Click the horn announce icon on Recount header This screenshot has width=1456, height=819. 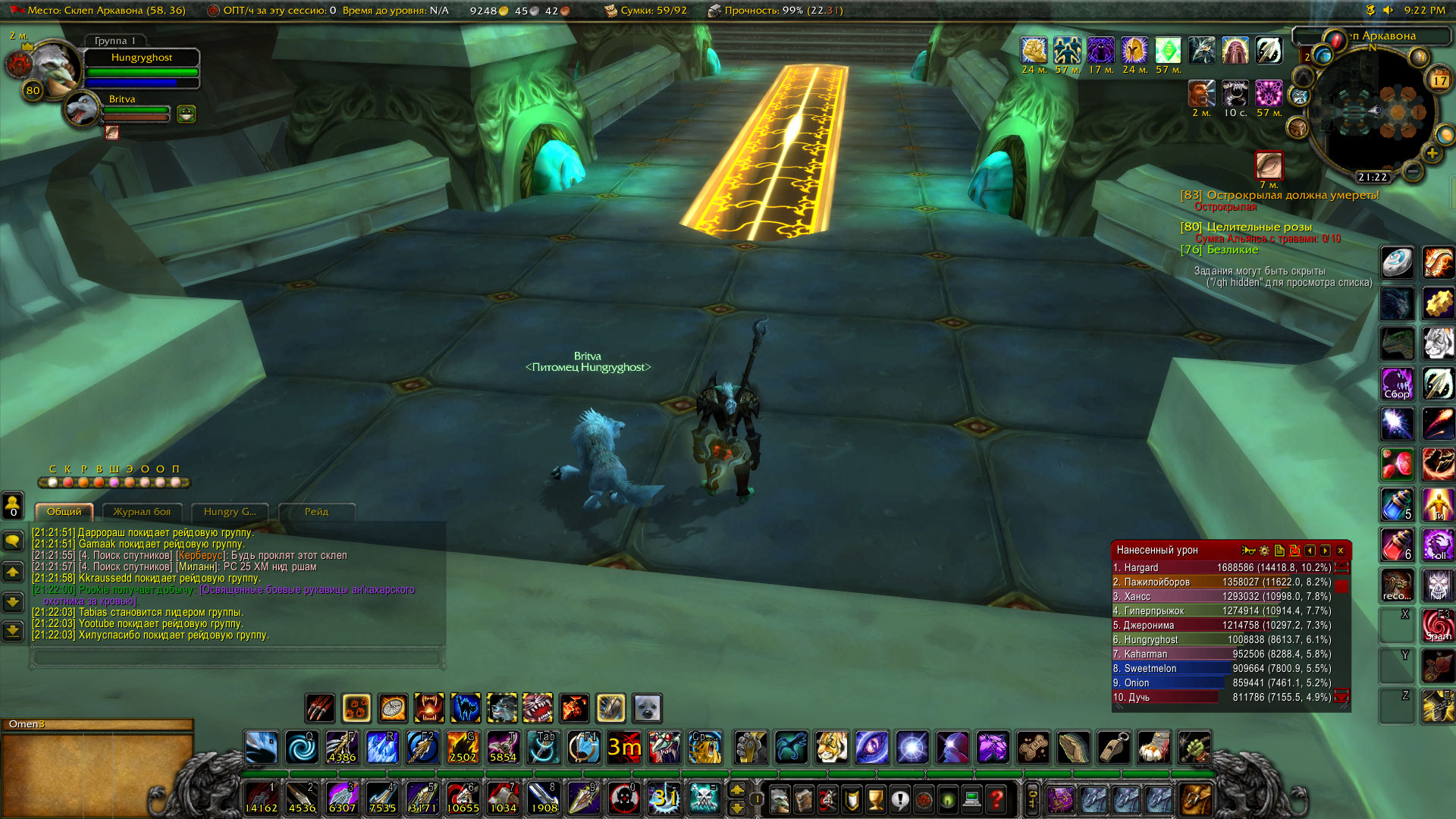1247,551
